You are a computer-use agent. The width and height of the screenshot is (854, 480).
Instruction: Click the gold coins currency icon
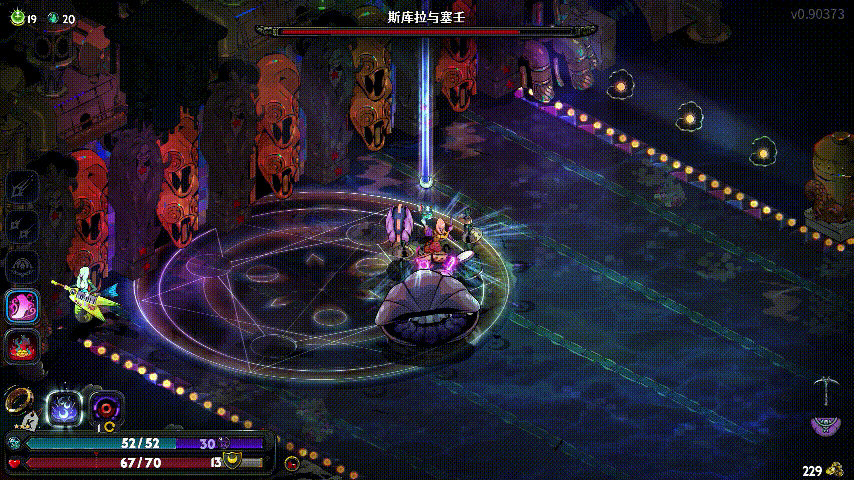(x=834, y=469)
